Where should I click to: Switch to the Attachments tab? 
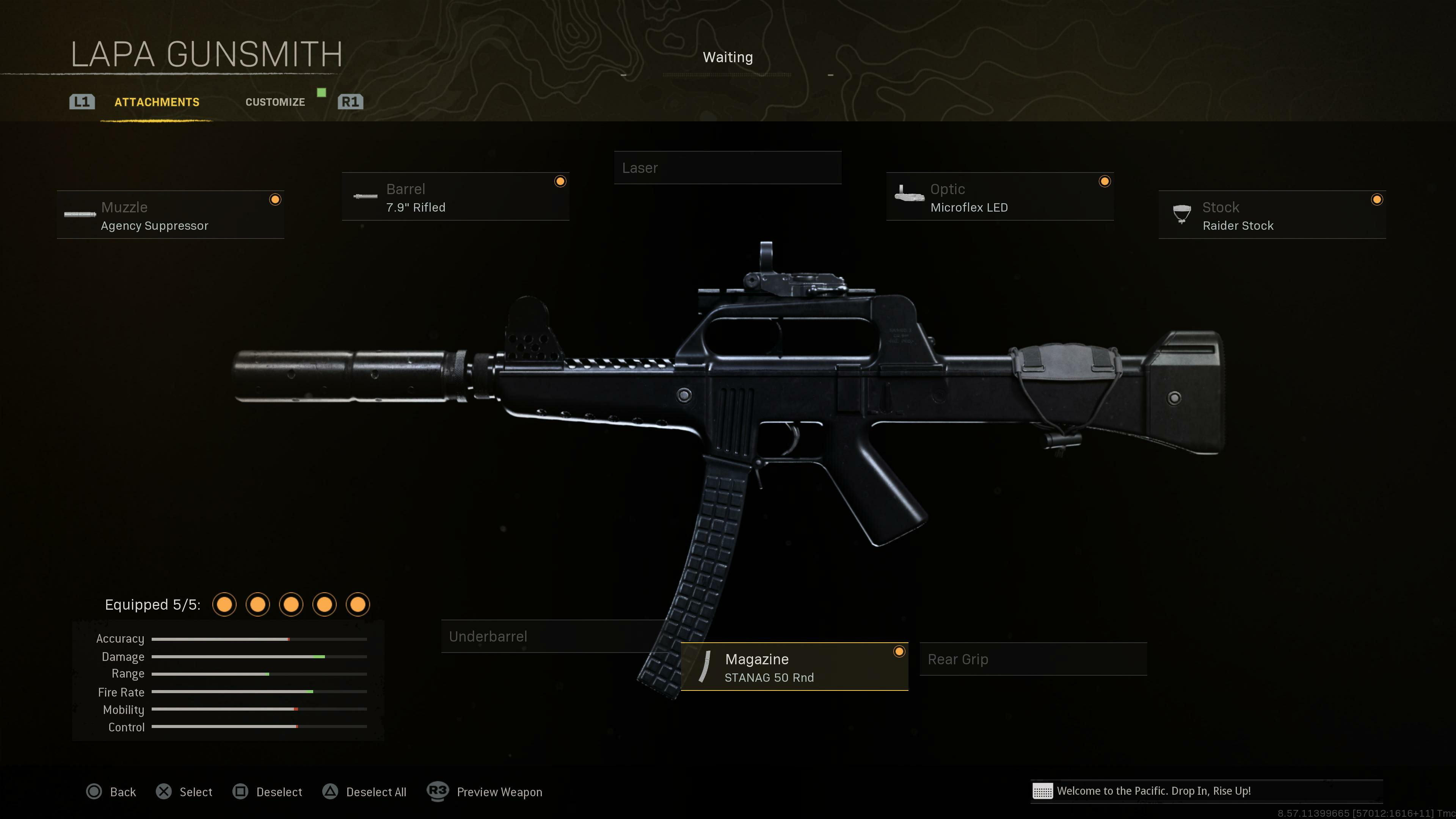[x=157, y=102]
